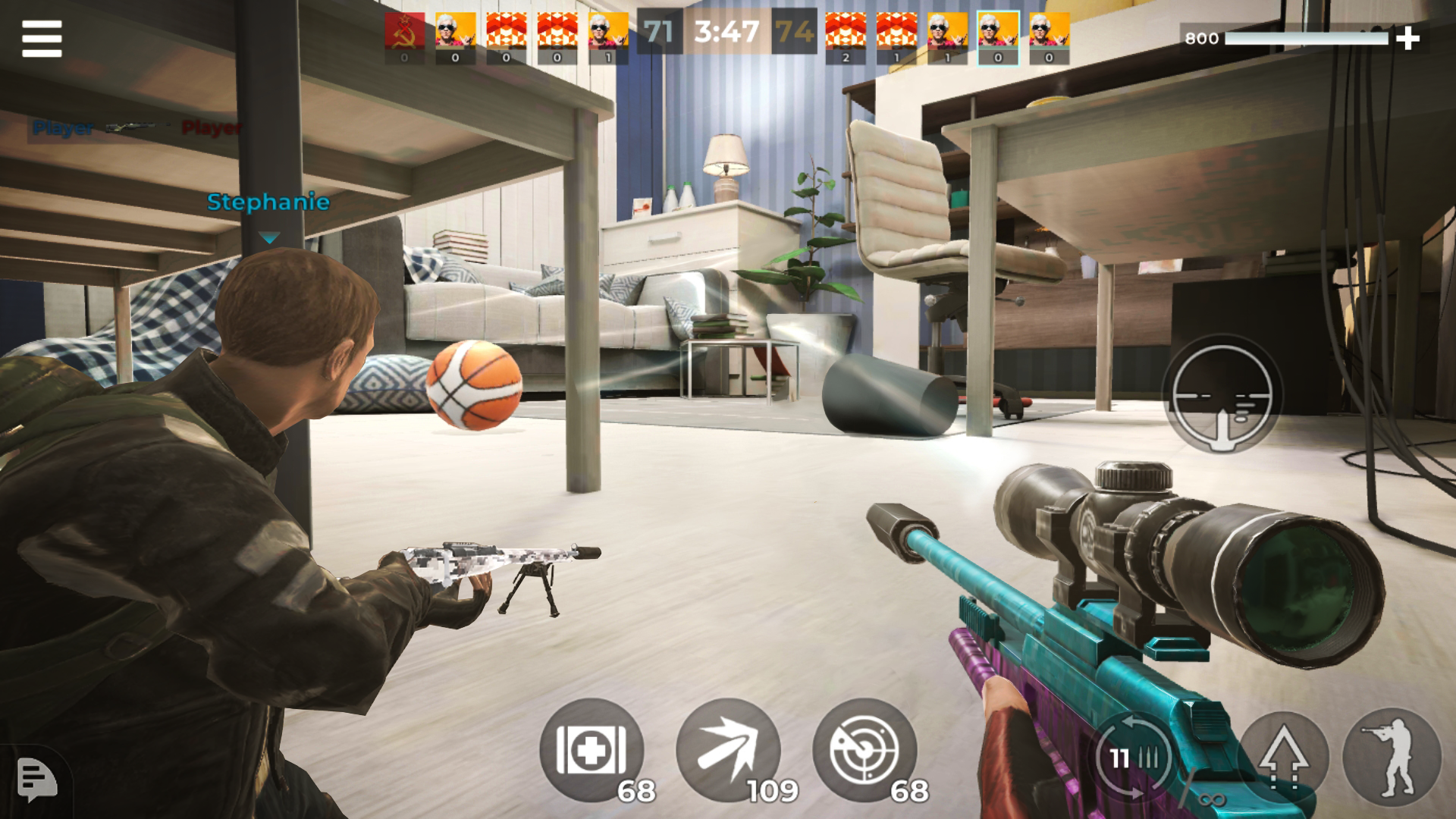Tap the first orange pattern avatar on left team
Screen dimensions: 1456x819
[508, 32]
